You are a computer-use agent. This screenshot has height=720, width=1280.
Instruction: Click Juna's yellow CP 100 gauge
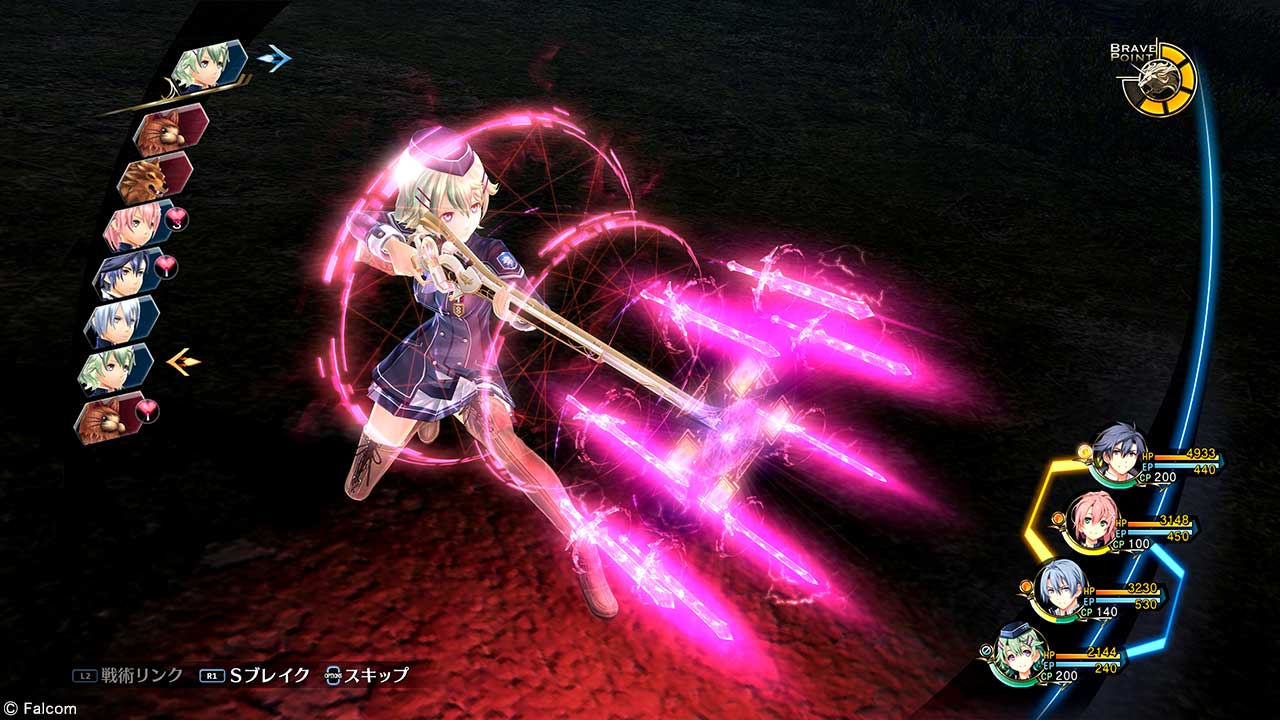tap(1131, 544)
